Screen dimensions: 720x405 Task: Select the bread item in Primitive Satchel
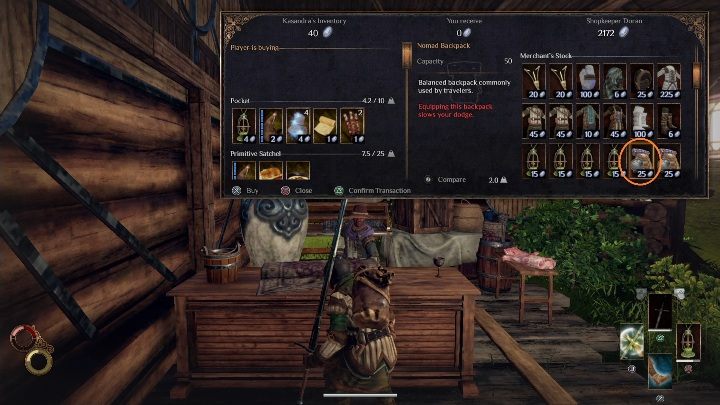tap(270, 173)
